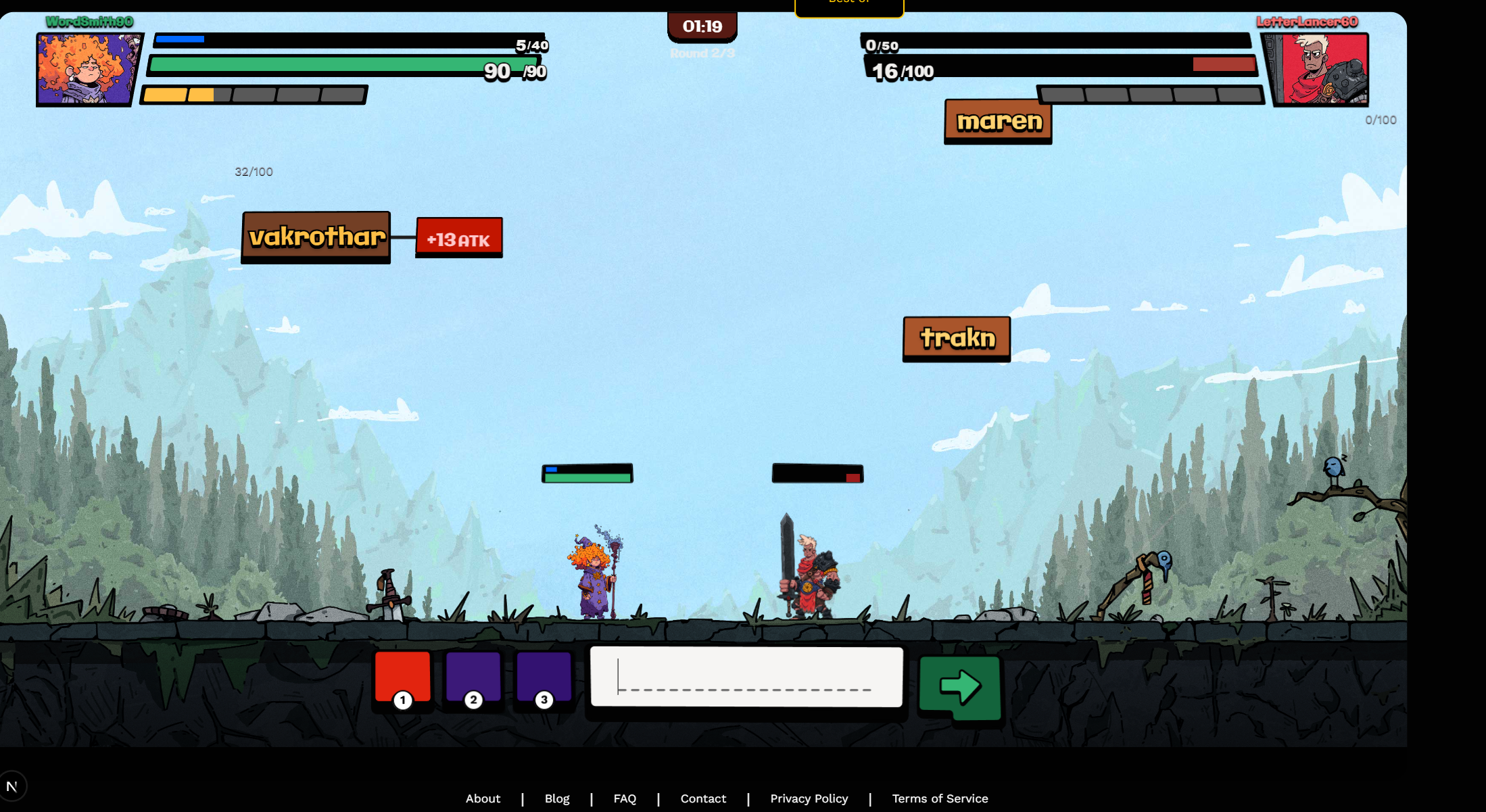1486x812 pixels.
Task: Open the Blog link
Action: point(557,798)
